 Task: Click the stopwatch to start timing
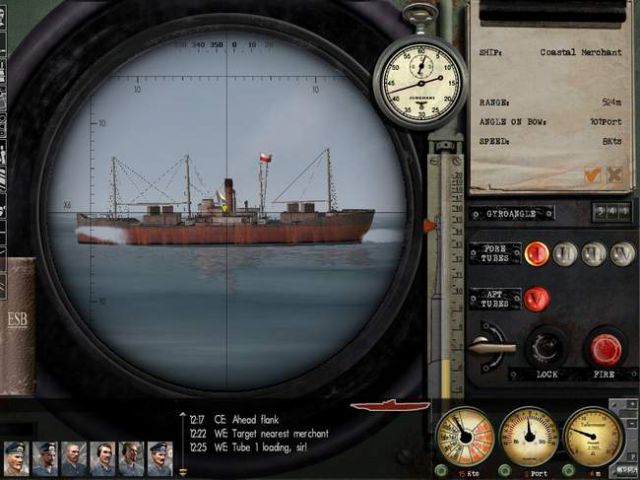[420, 82]
